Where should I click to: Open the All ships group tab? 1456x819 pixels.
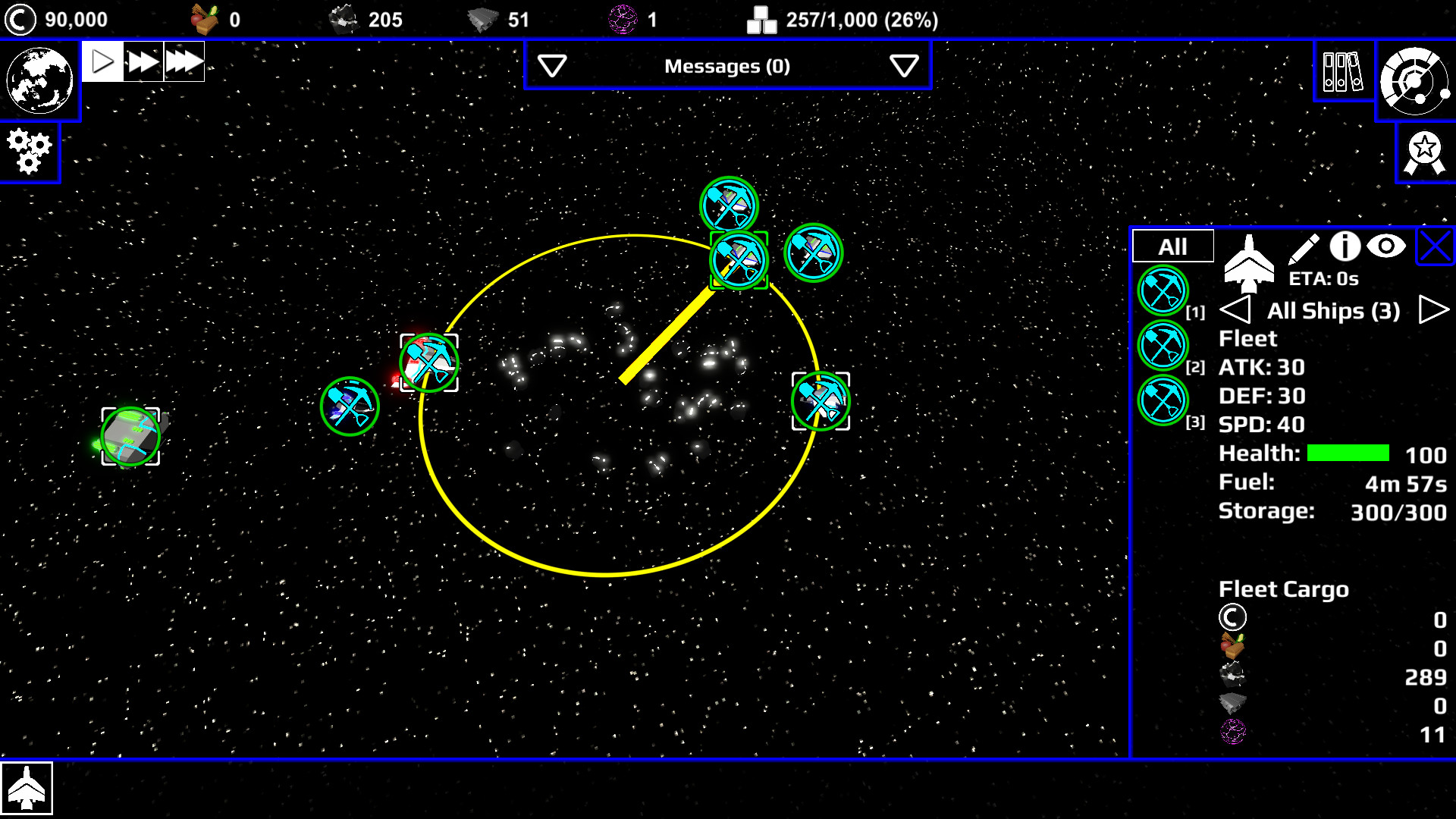click(x=1172, y=245)
